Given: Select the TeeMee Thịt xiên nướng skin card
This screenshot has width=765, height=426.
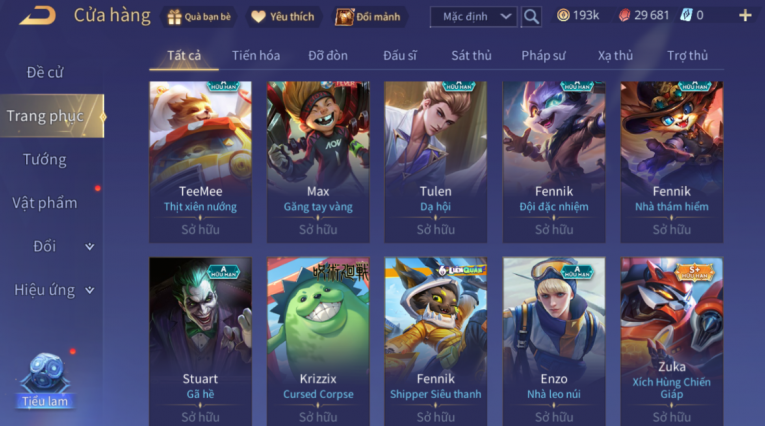Looking at the screenshot, I should pyautogui.click(x=201, y=162).
